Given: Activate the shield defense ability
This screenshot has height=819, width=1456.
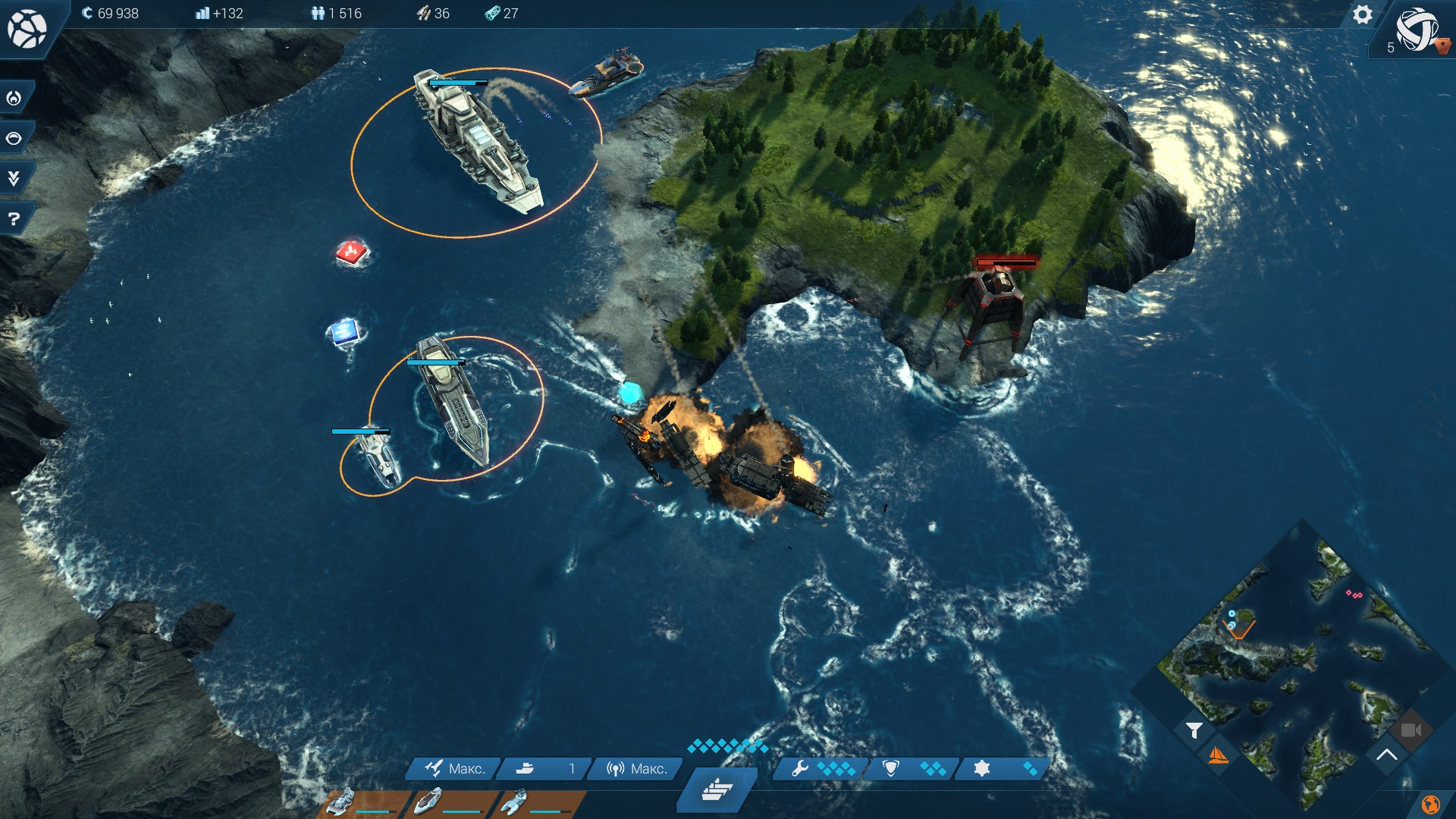Looking at the screenshot, I should (x=913, y=769).
